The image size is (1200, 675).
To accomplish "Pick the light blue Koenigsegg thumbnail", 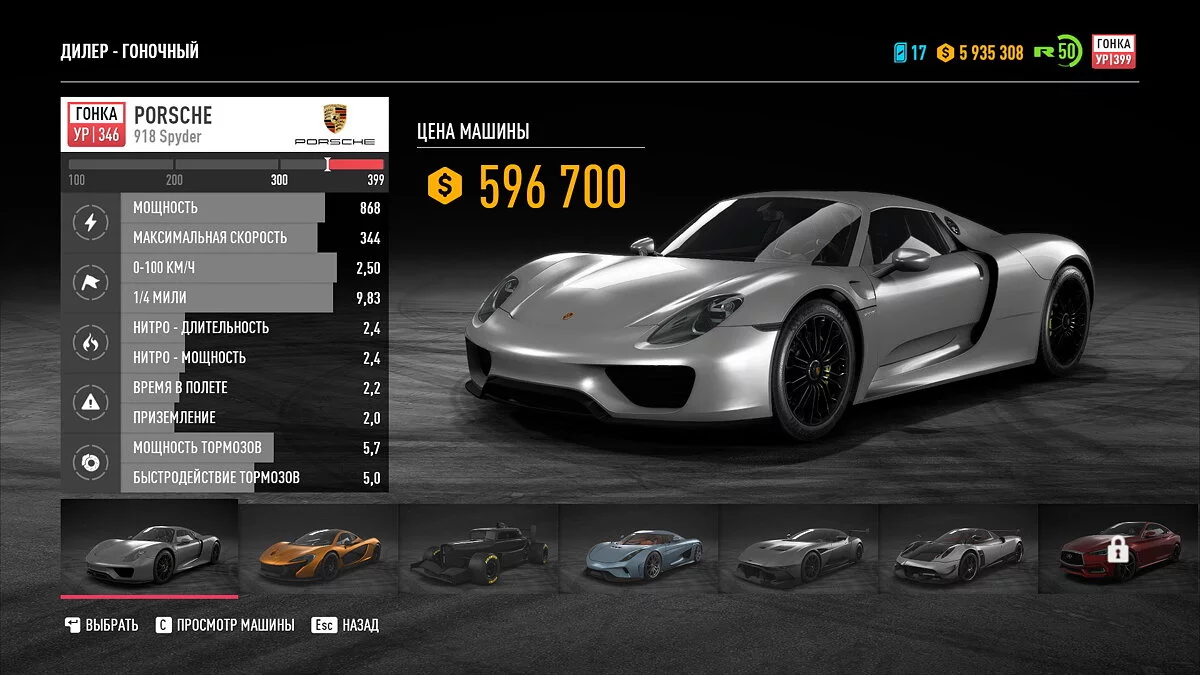I will pyautogui.click(x=638, y=552).
